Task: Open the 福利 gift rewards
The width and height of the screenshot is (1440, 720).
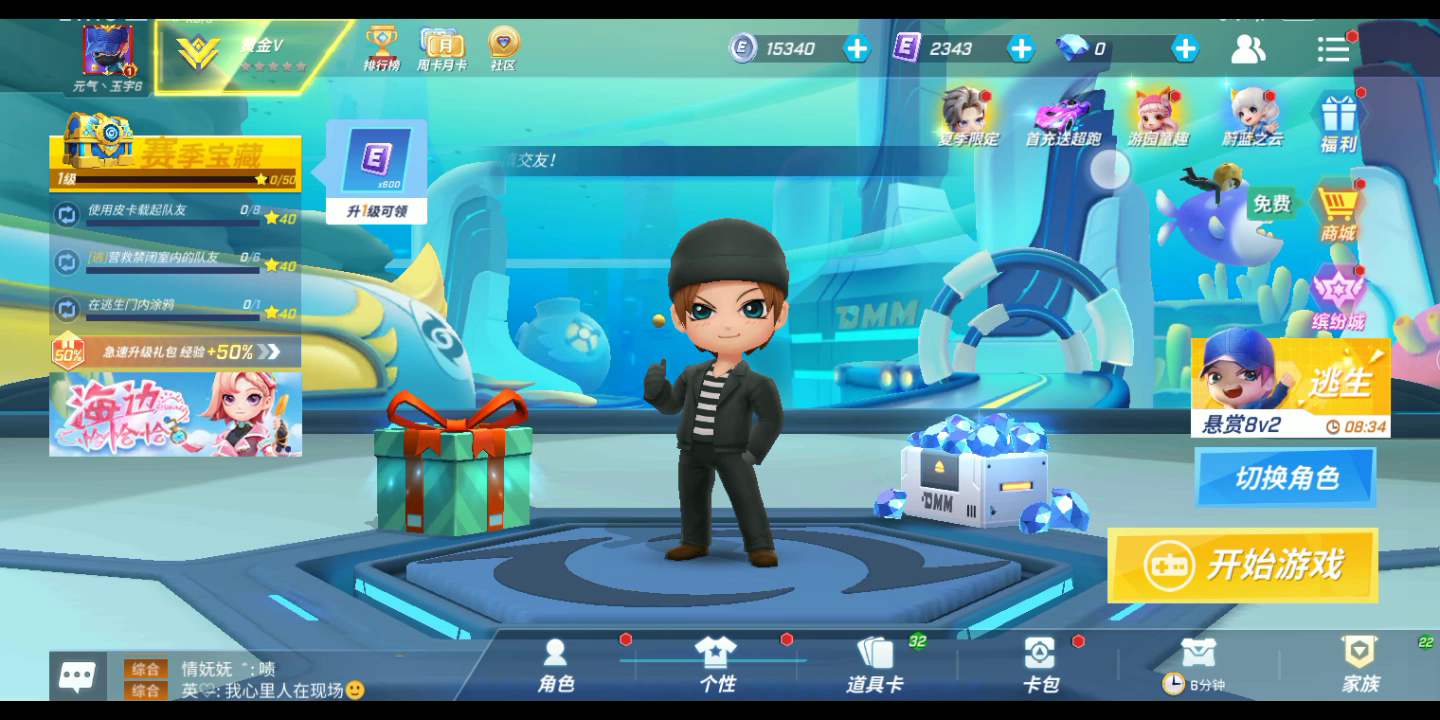Action: [1338, 122]
